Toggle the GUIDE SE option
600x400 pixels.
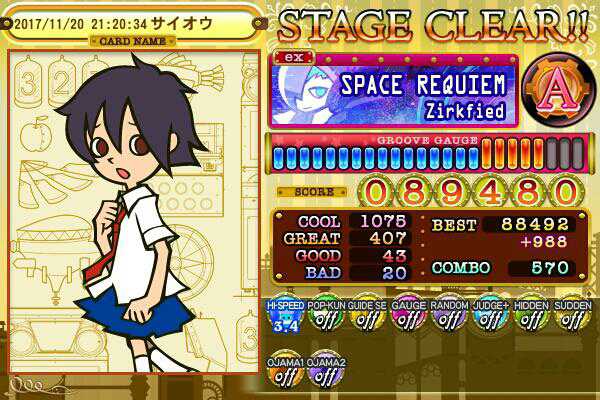363,316
